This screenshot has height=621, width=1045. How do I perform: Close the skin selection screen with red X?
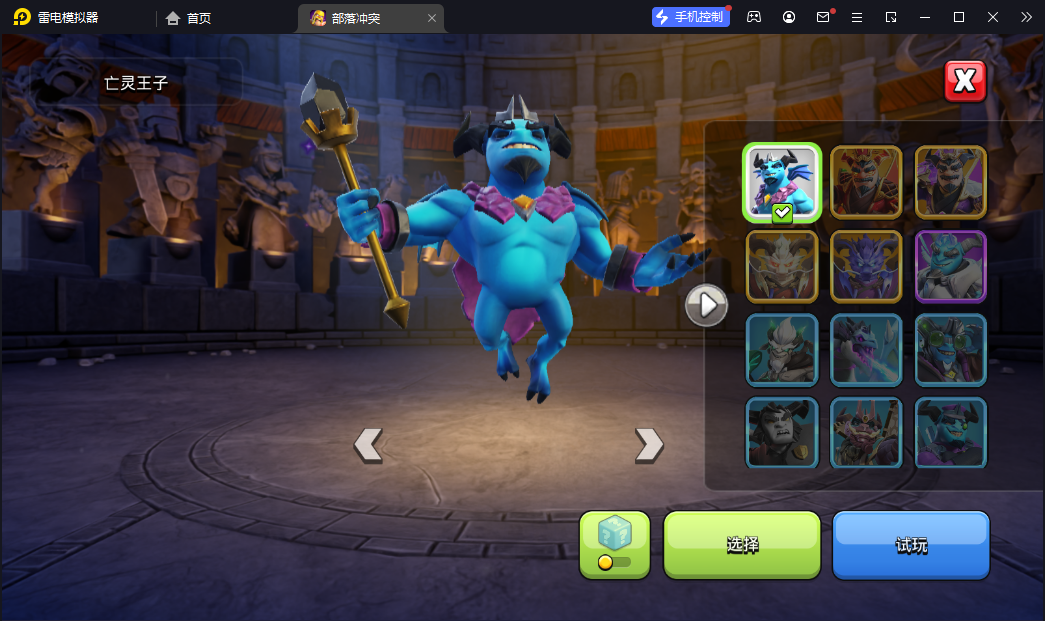click(965, 82)
